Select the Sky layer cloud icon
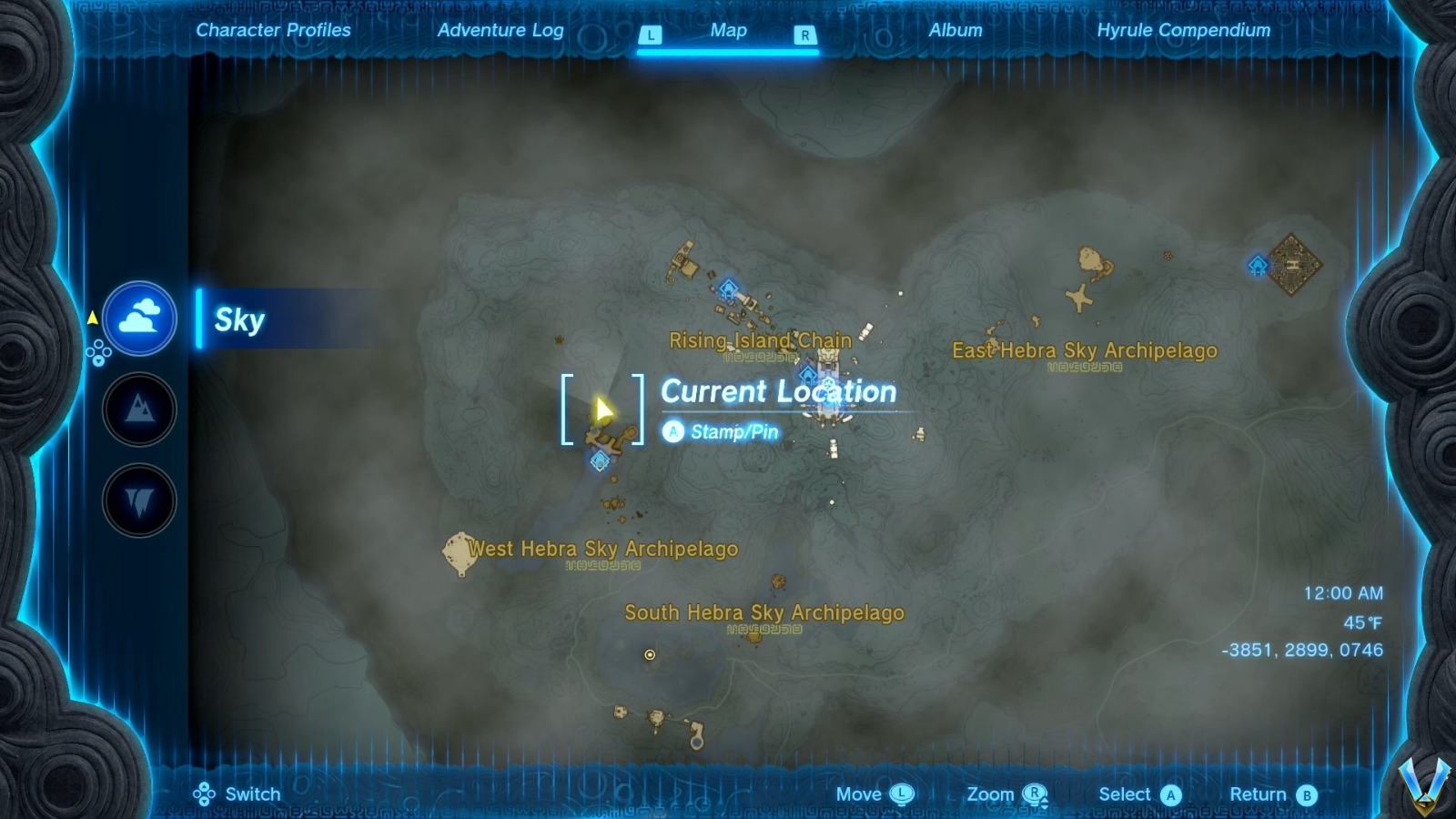1456x819 pixels. 138,318
